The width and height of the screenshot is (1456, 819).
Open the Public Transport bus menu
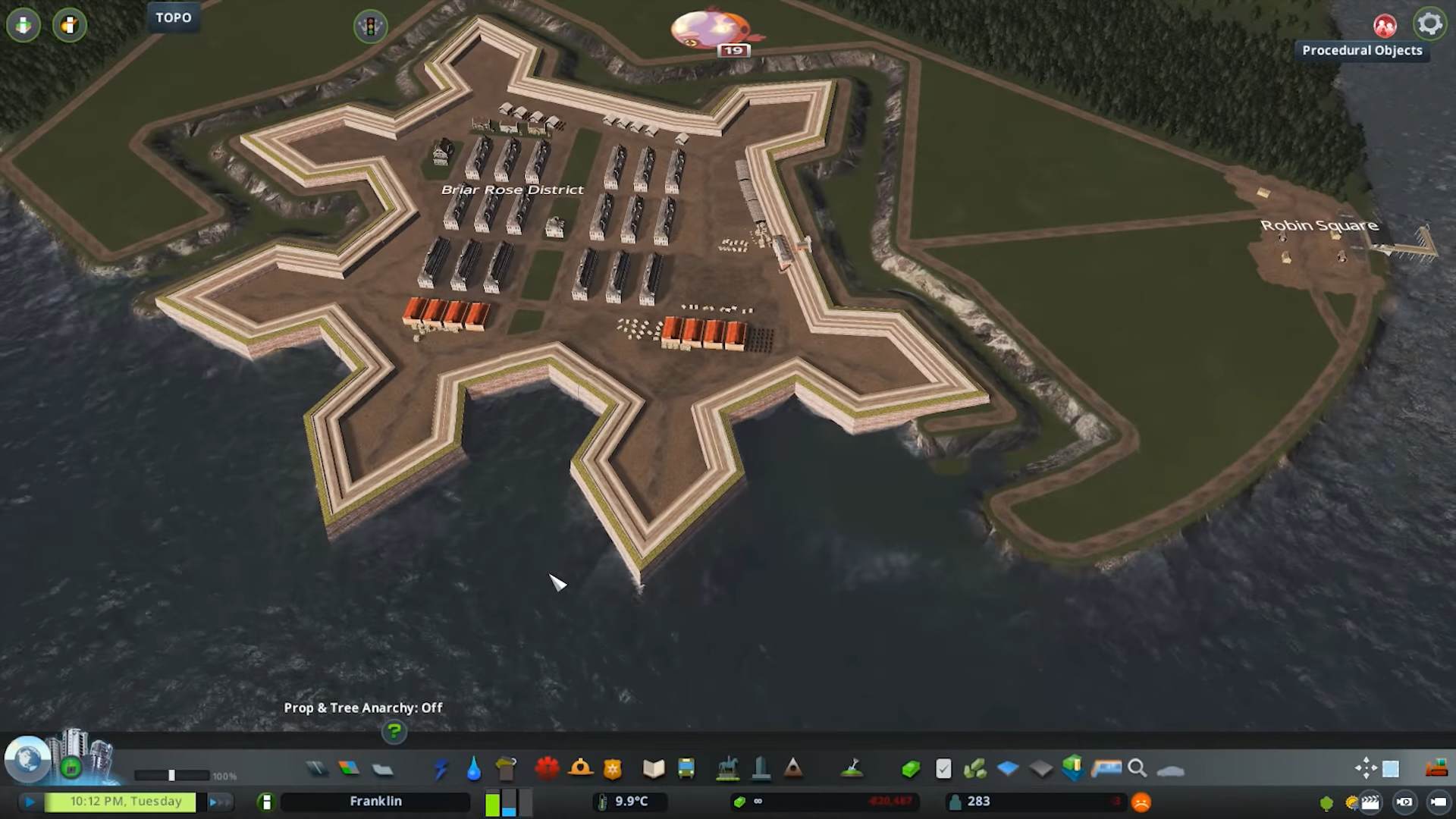pos(686,769)
